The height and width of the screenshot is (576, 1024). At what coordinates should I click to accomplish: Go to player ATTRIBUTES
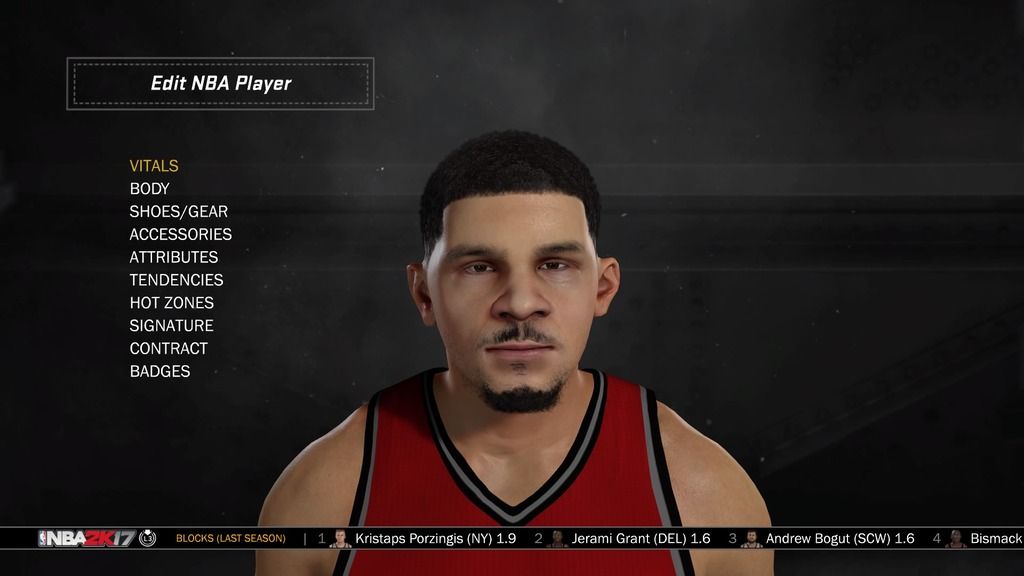(174, 257)
